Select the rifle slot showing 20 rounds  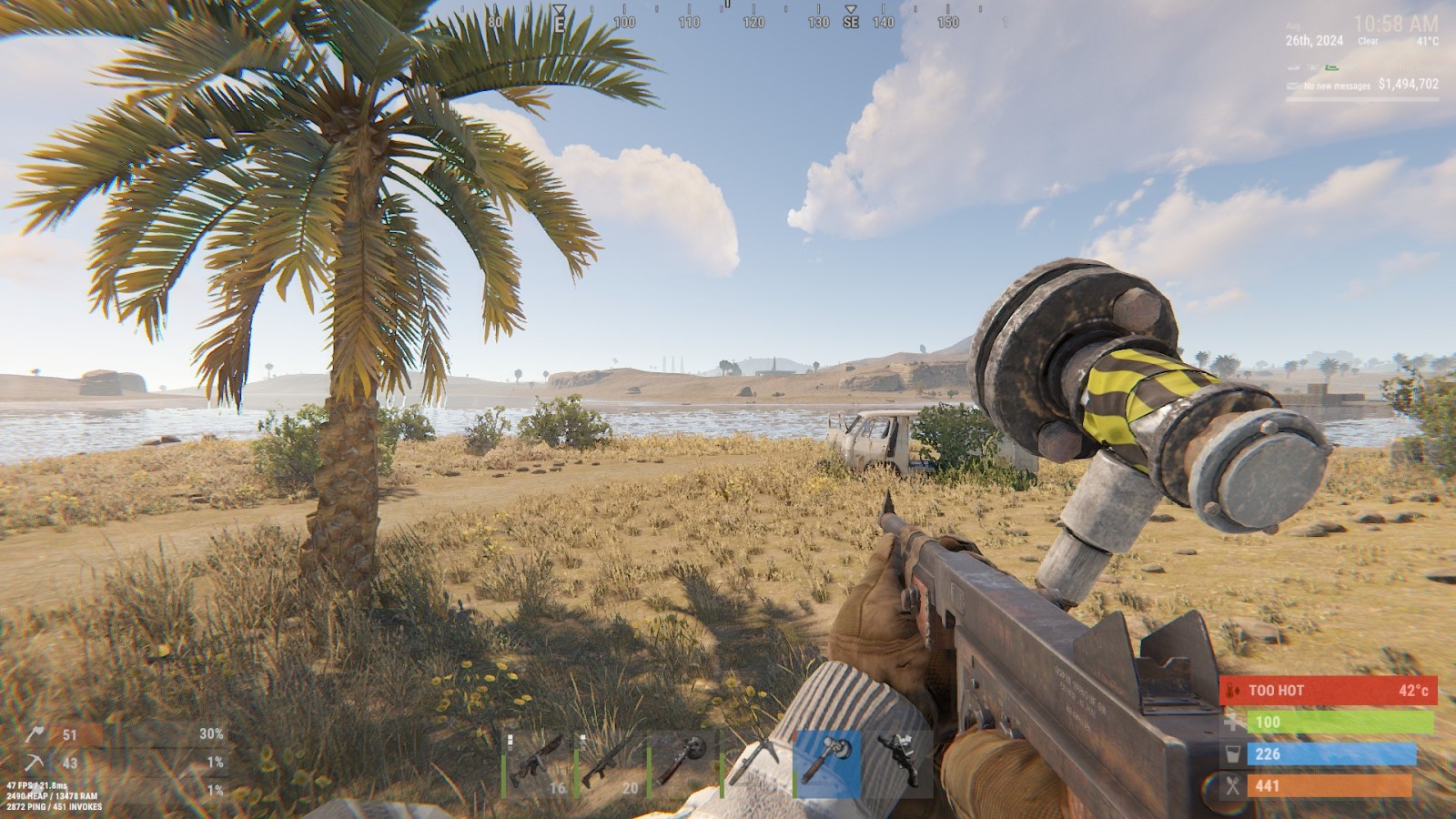(x=610, y=765)
